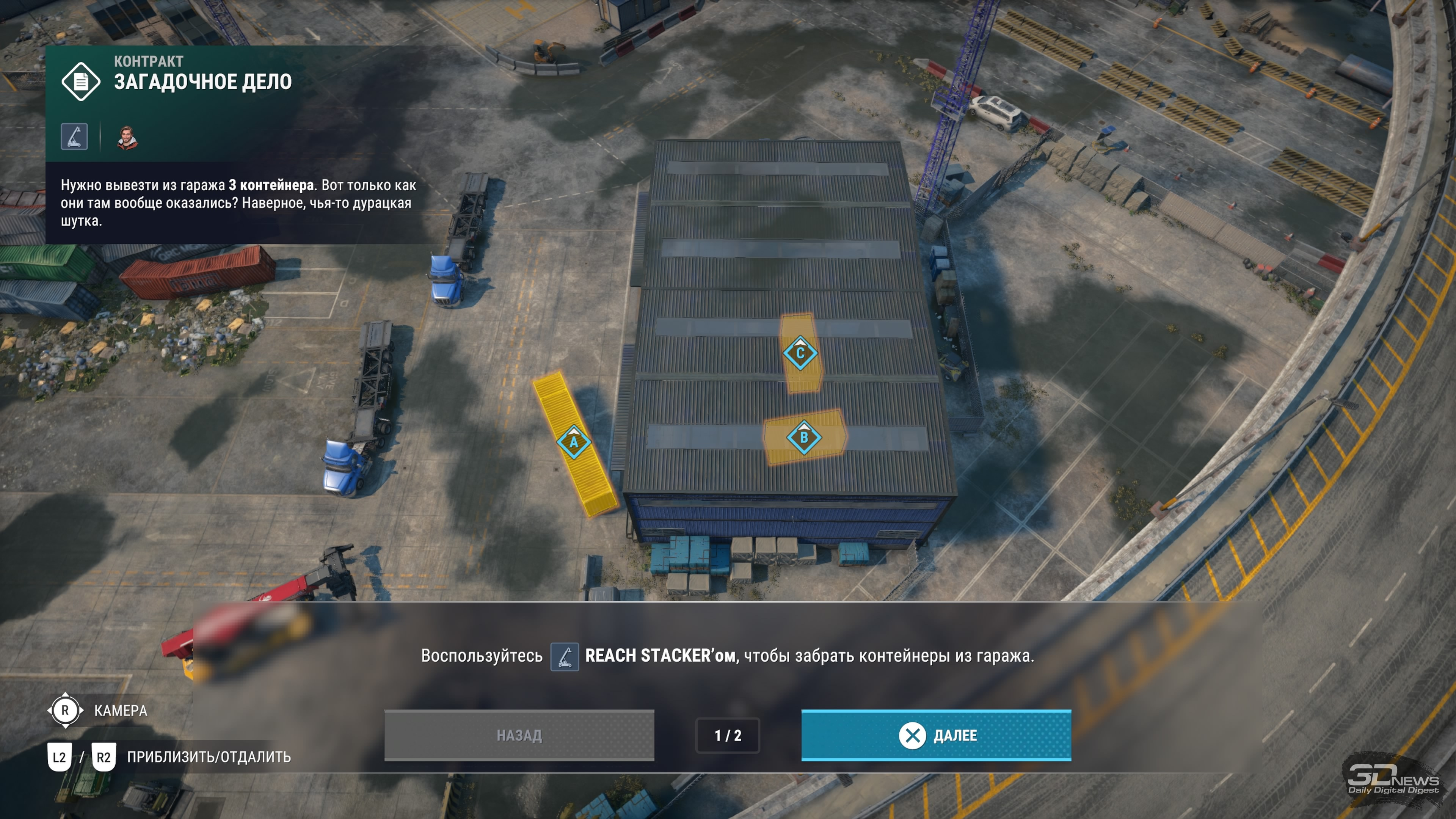Open the Загадочное дело contract header

point(202,82)
